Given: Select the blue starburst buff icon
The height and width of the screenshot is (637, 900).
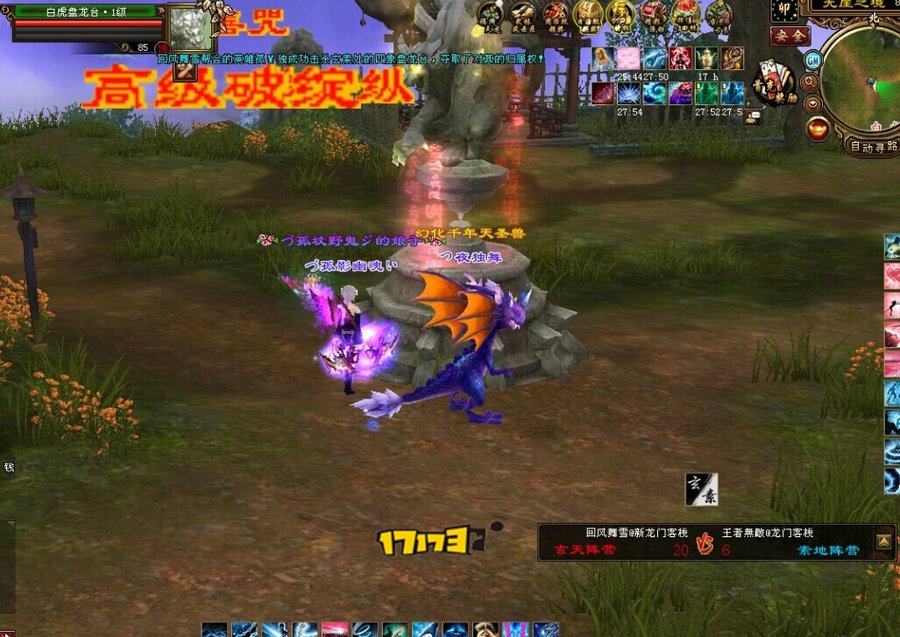Looking at the screenshot, I should click(629, 93).
